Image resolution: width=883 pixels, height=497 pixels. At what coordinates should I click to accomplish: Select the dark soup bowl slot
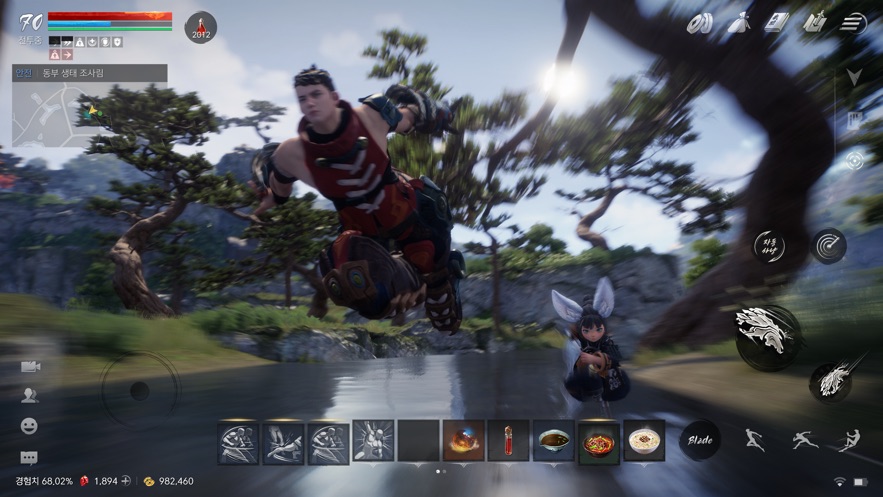[553, 440]
